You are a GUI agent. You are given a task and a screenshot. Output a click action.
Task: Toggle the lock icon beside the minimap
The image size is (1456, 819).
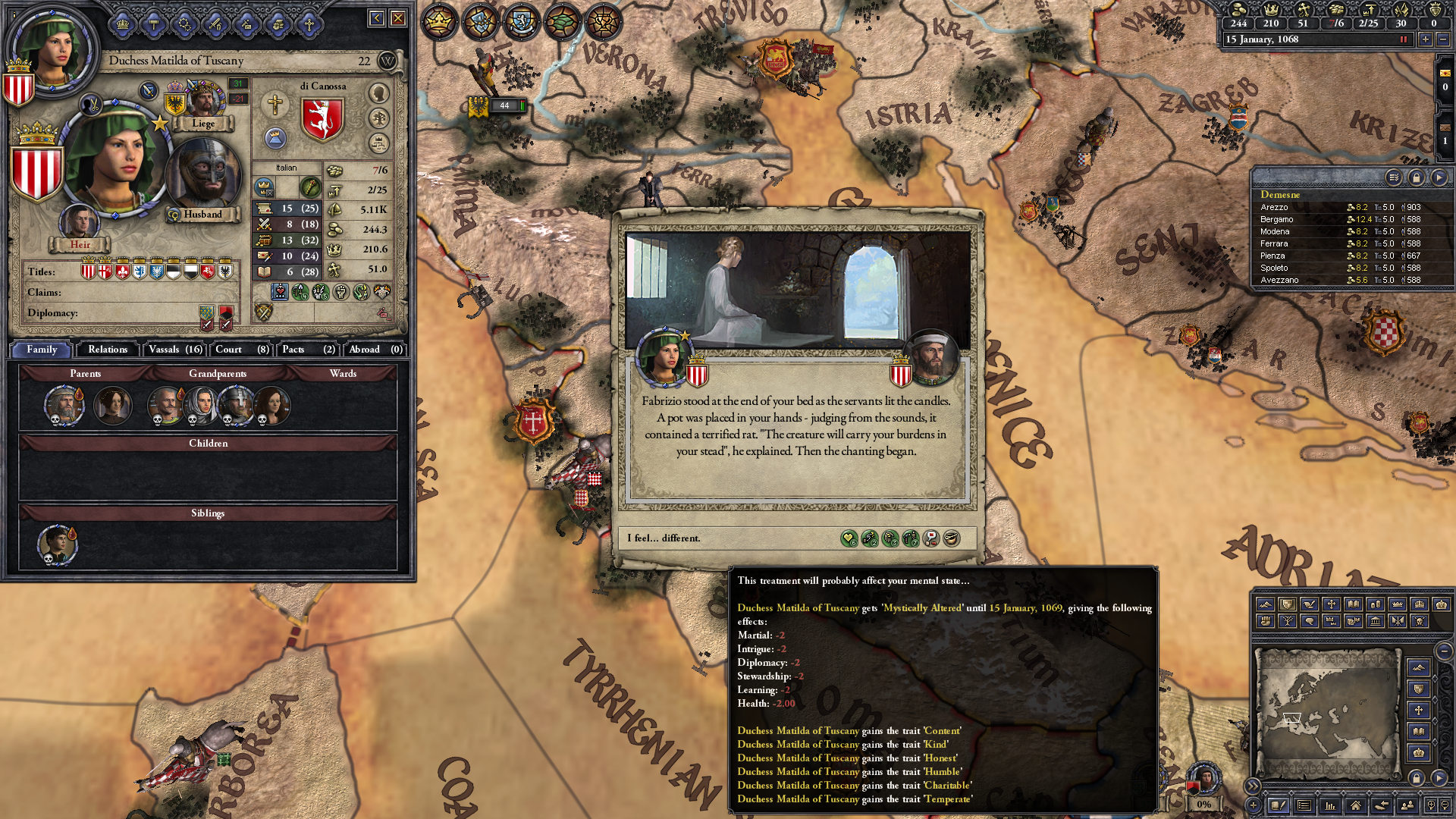(x=1417, y=780)
